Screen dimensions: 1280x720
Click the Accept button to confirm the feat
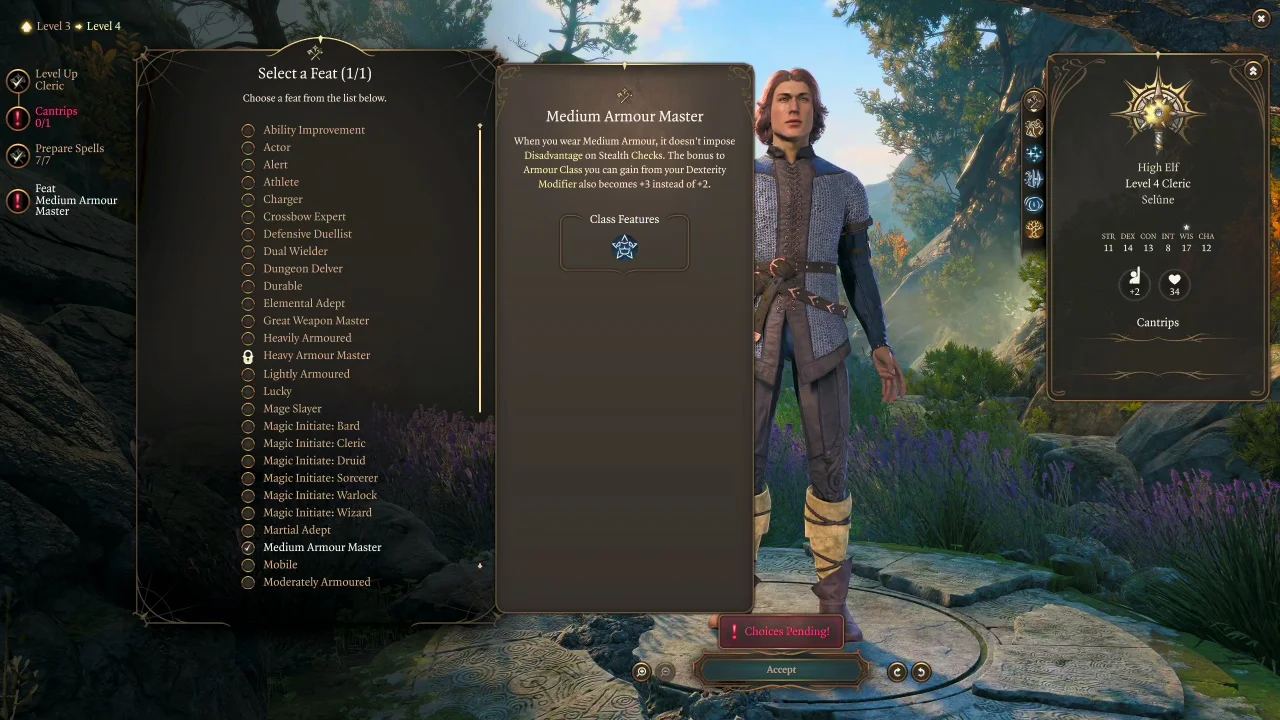(781, 670)
